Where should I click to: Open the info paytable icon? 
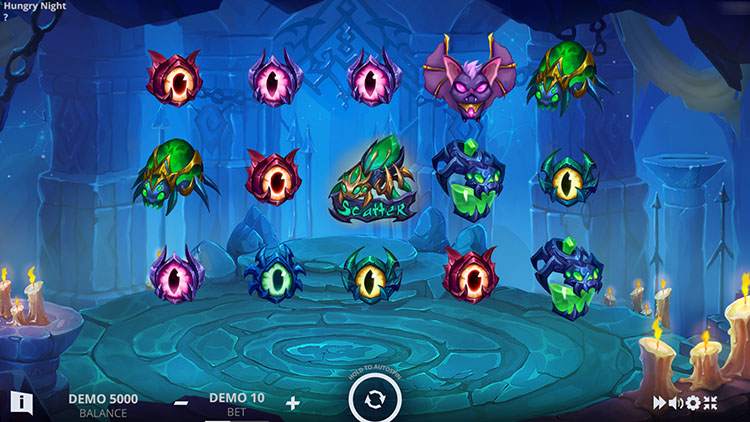21,402
